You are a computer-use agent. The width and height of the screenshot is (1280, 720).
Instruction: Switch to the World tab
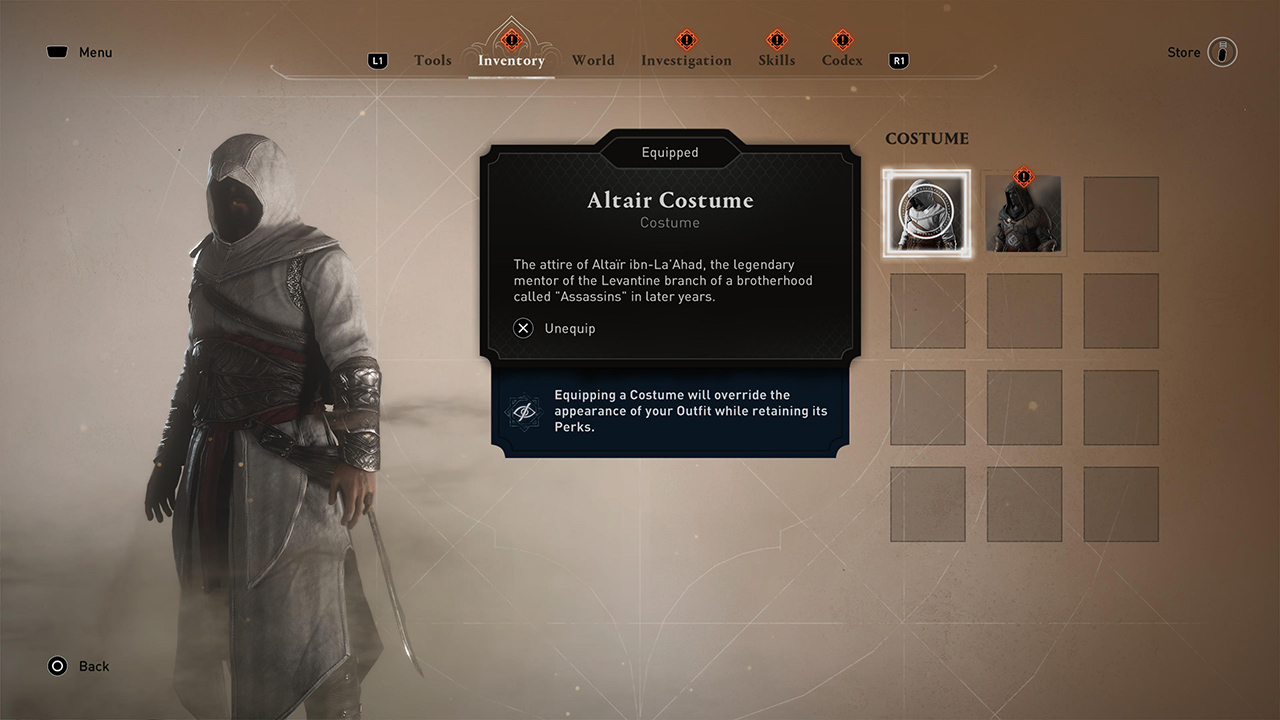(593, 60)
